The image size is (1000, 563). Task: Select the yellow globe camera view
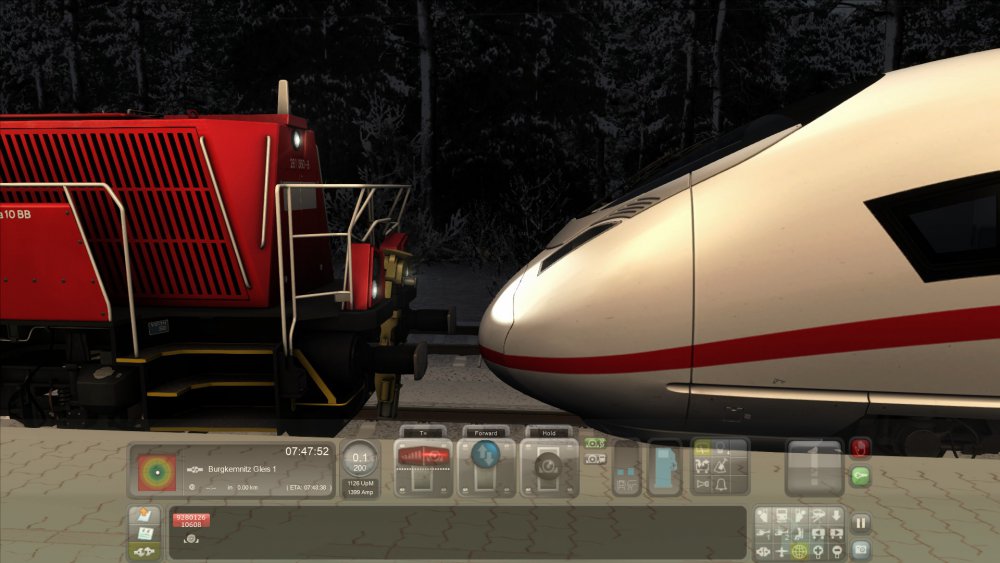click(799, 551)
